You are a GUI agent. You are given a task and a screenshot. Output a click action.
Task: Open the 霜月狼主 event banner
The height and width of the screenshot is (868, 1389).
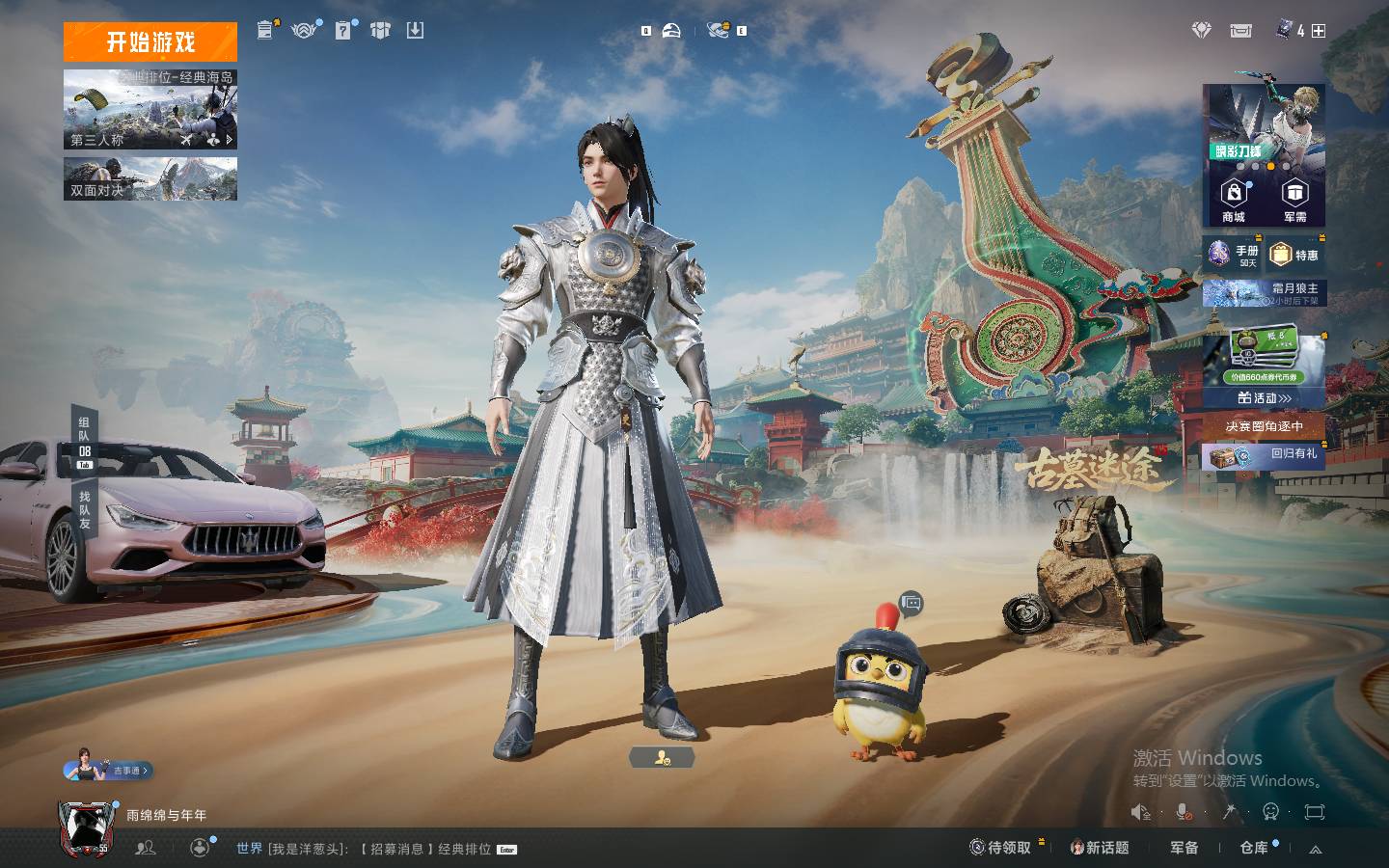(1265, 293)
